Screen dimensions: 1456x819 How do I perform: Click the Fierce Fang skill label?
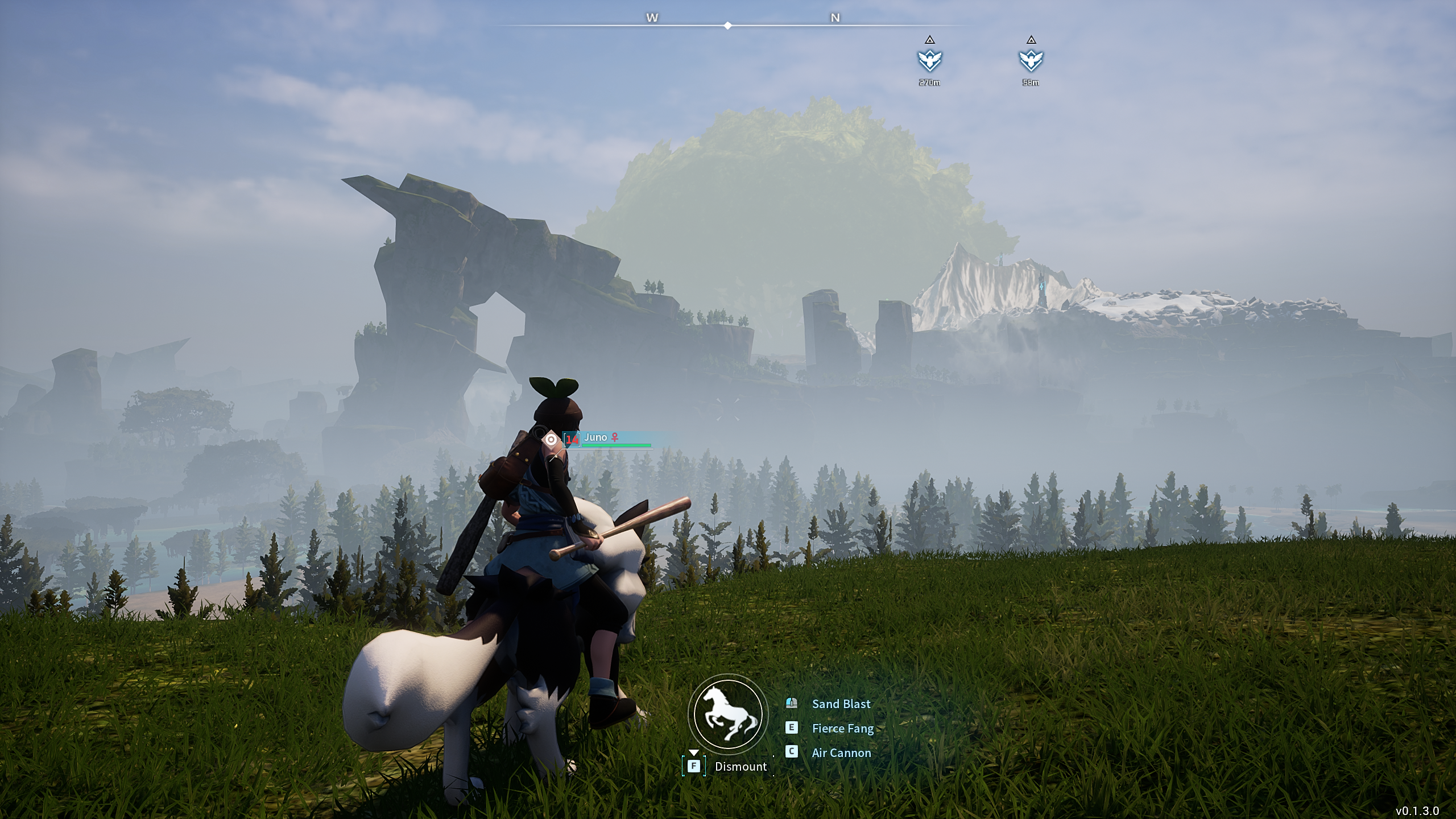842,728
